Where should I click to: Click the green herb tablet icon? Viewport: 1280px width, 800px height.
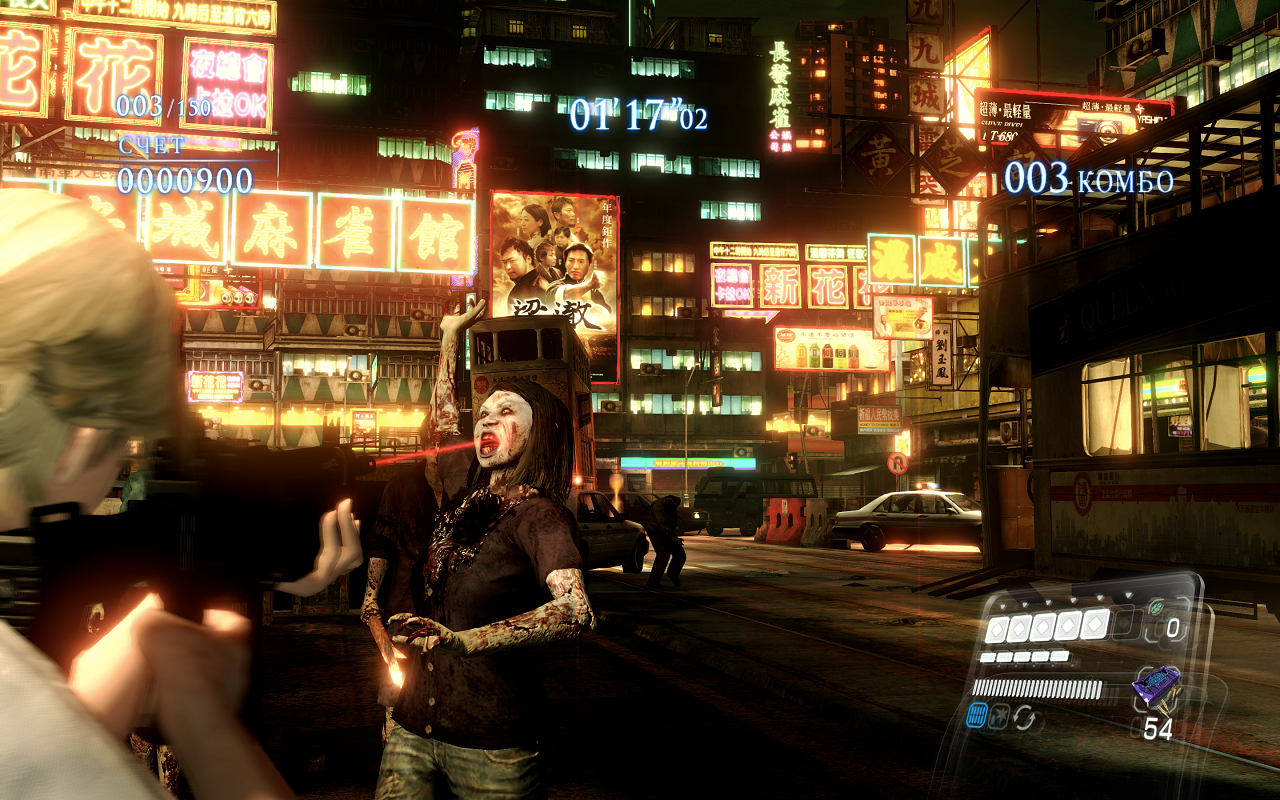point(1157,607)
